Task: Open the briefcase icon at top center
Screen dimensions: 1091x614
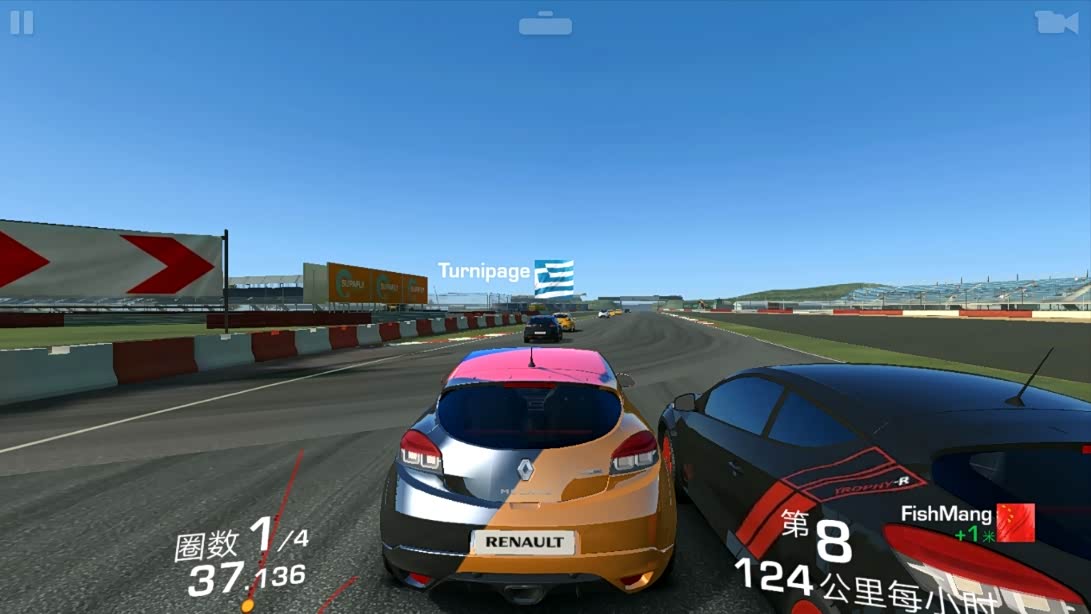Action: [x=545, y=23]
